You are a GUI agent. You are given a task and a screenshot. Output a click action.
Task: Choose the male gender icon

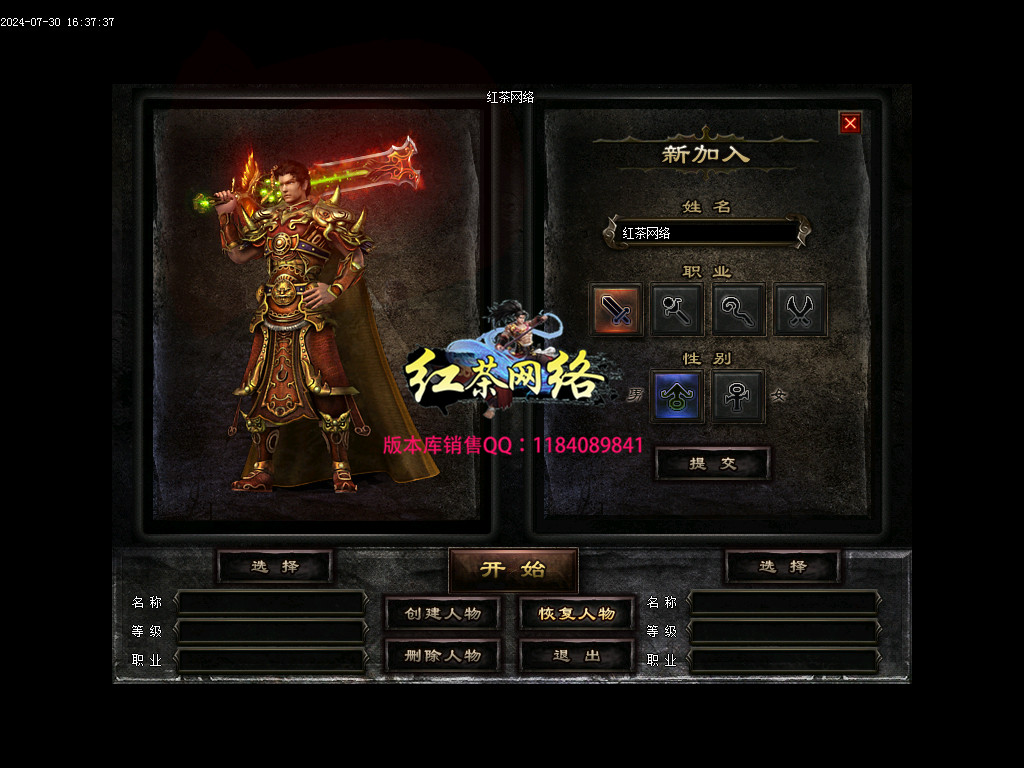point(677,396)
